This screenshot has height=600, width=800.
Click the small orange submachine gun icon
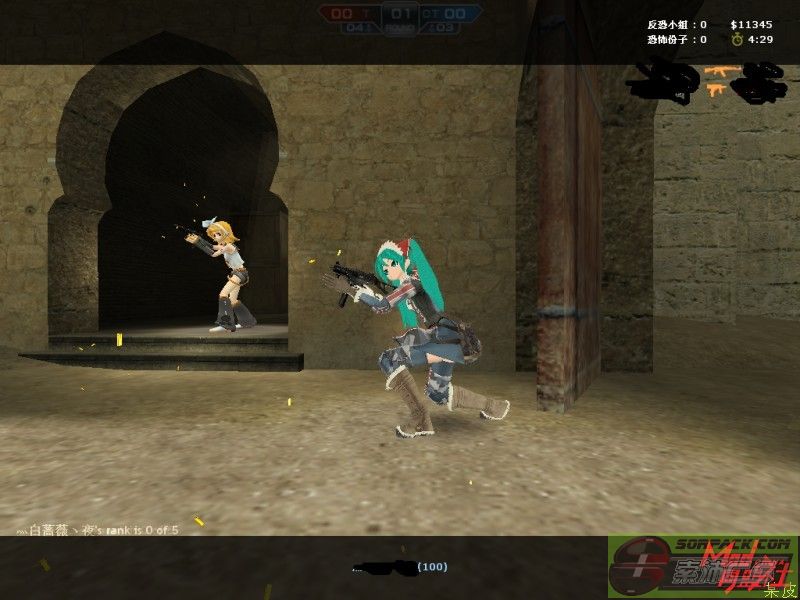[x=716, y=90]
